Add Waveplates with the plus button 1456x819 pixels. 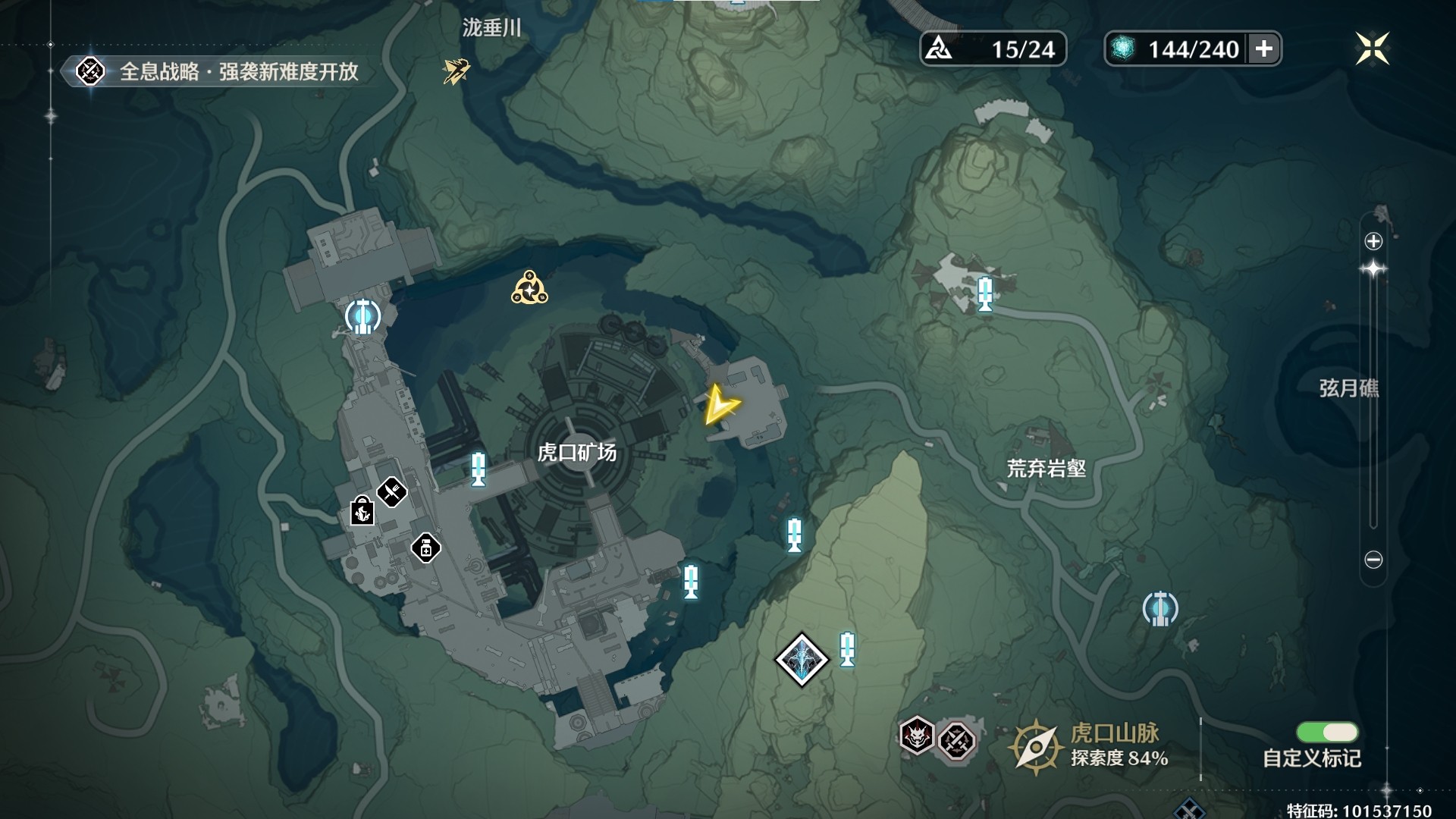coord(1263,49)
